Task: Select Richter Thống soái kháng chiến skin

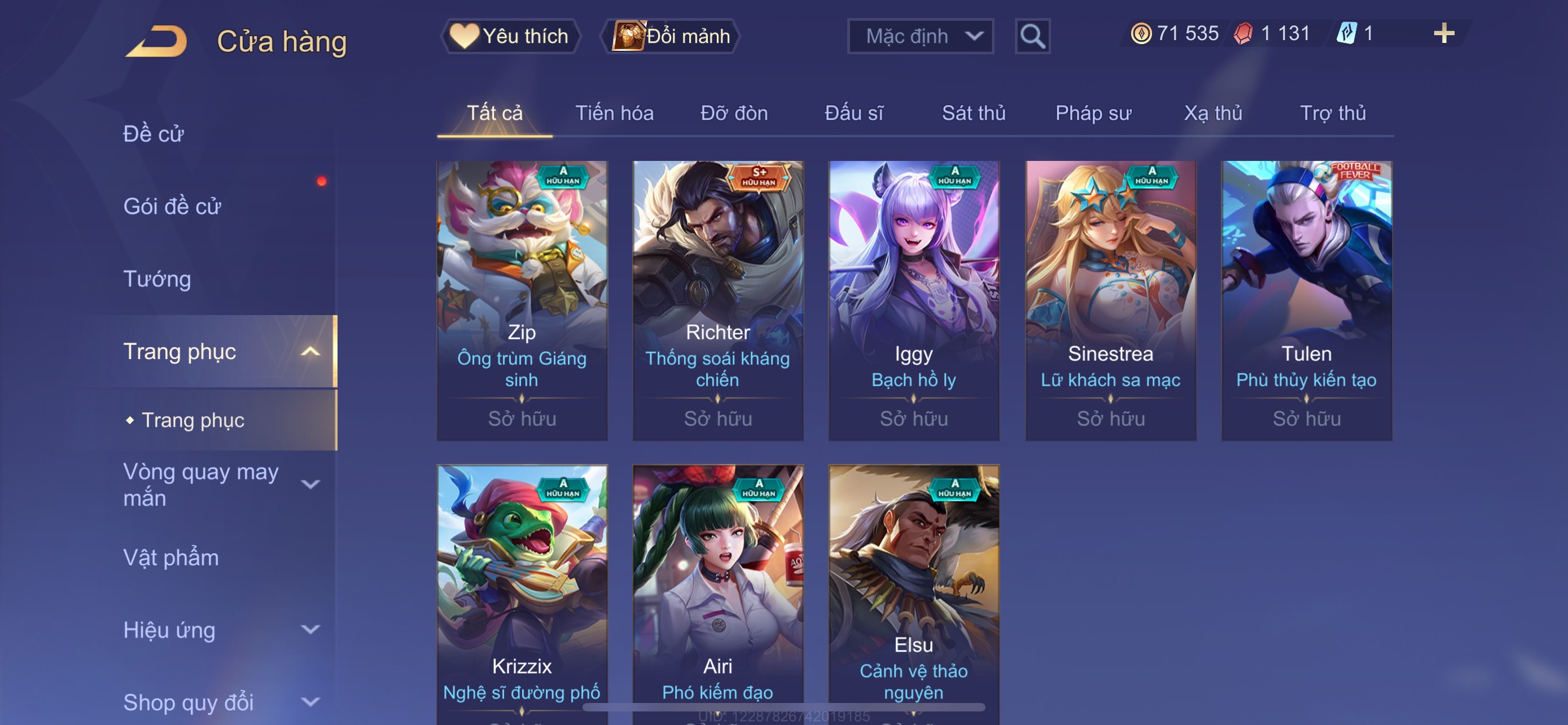Action: click(x=717, y=300)
